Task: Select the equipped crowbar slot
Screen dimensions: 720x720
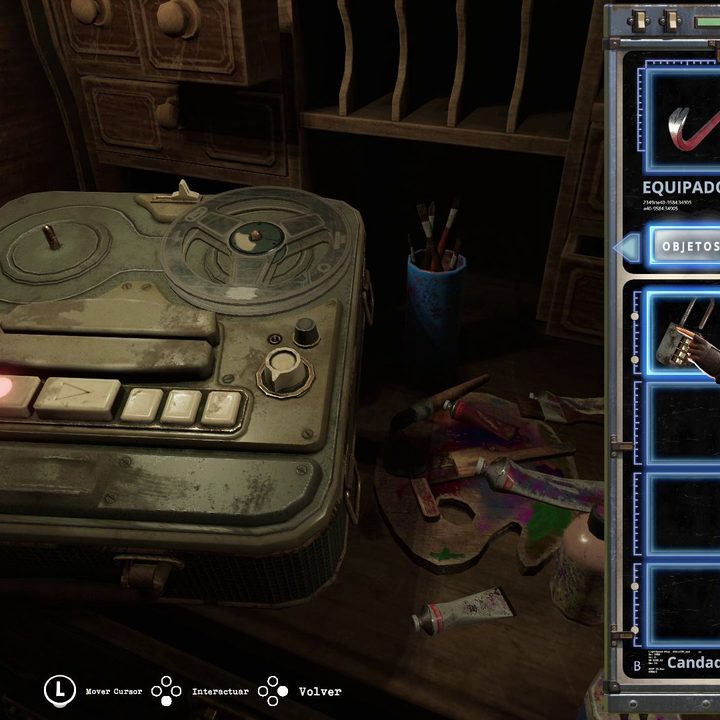Action: click(x=683, y=120)
